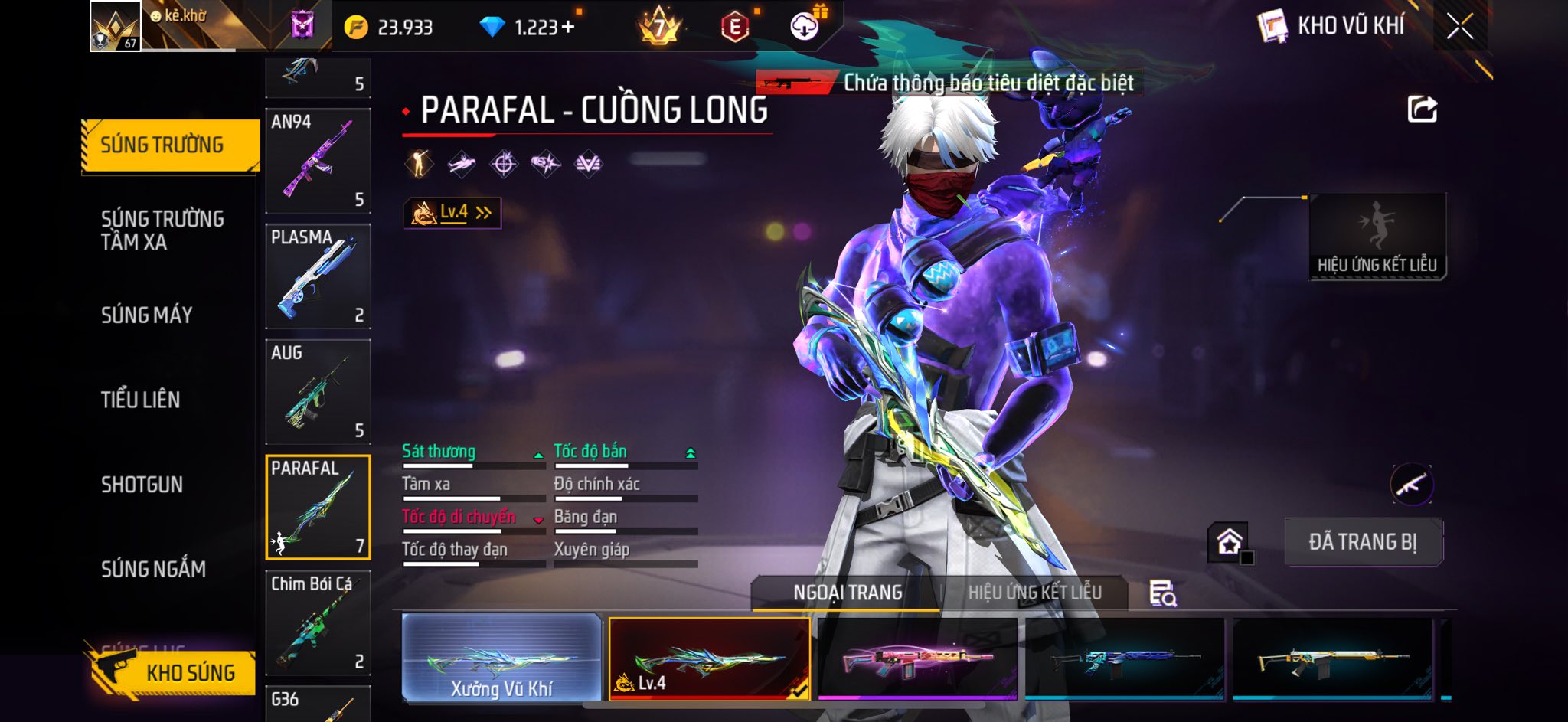Open the Lv.4 skin upgrade button
The image size is (1568, 722).
coord(452,213)
